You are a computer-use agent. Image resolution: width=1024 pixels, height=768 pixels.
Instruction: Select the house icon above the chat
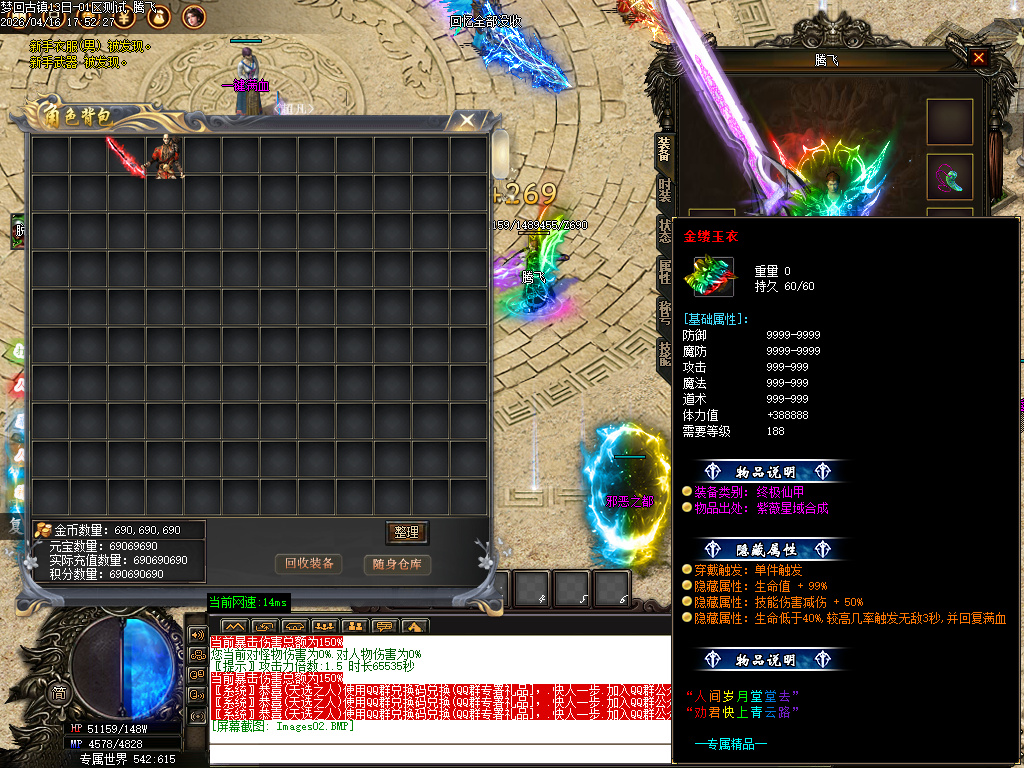[x=414, y=627]
